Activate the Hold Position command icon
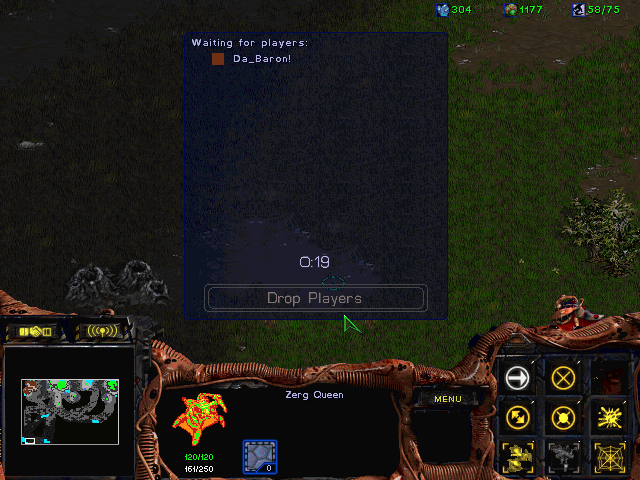The height and width of the screenshot is (480, 640). pos(565,417)
